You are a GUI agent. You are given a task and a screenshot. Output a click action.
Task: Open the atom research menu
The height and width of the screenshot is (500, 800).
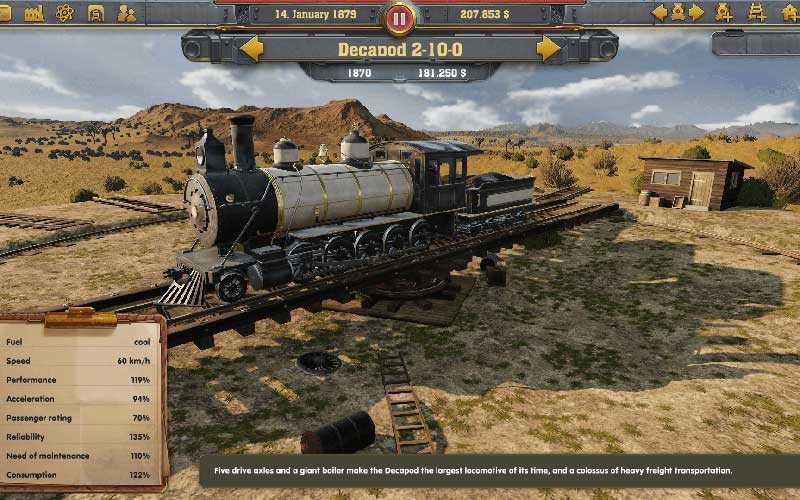65,13
